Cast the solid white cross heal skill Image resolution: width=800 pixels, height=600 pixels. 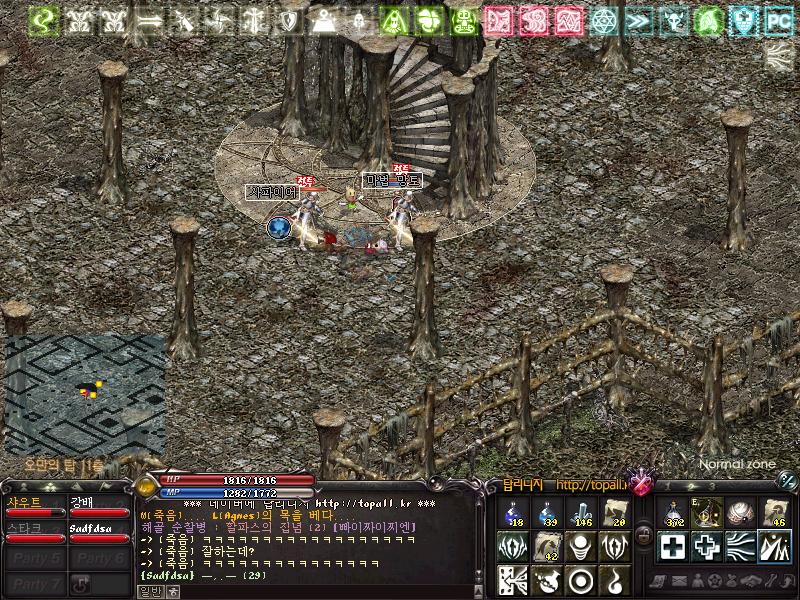674,546
